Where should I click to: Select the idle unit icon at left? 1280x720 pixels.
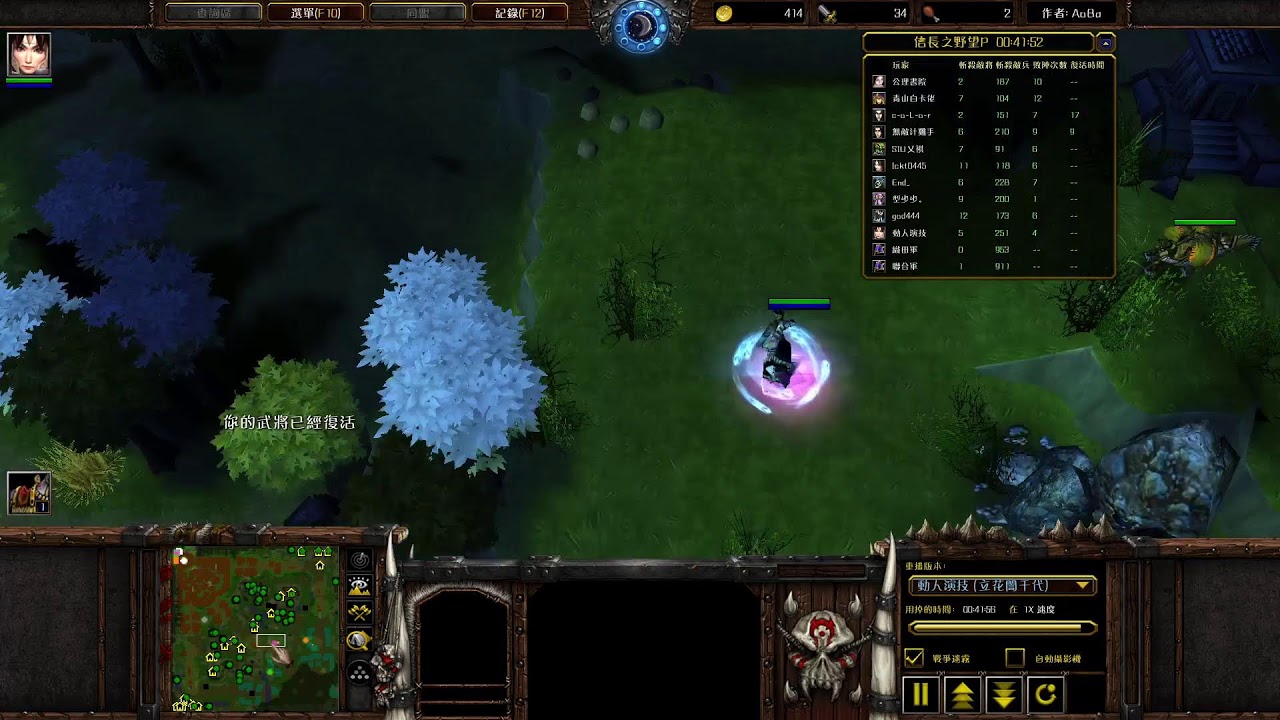[29, 492]
